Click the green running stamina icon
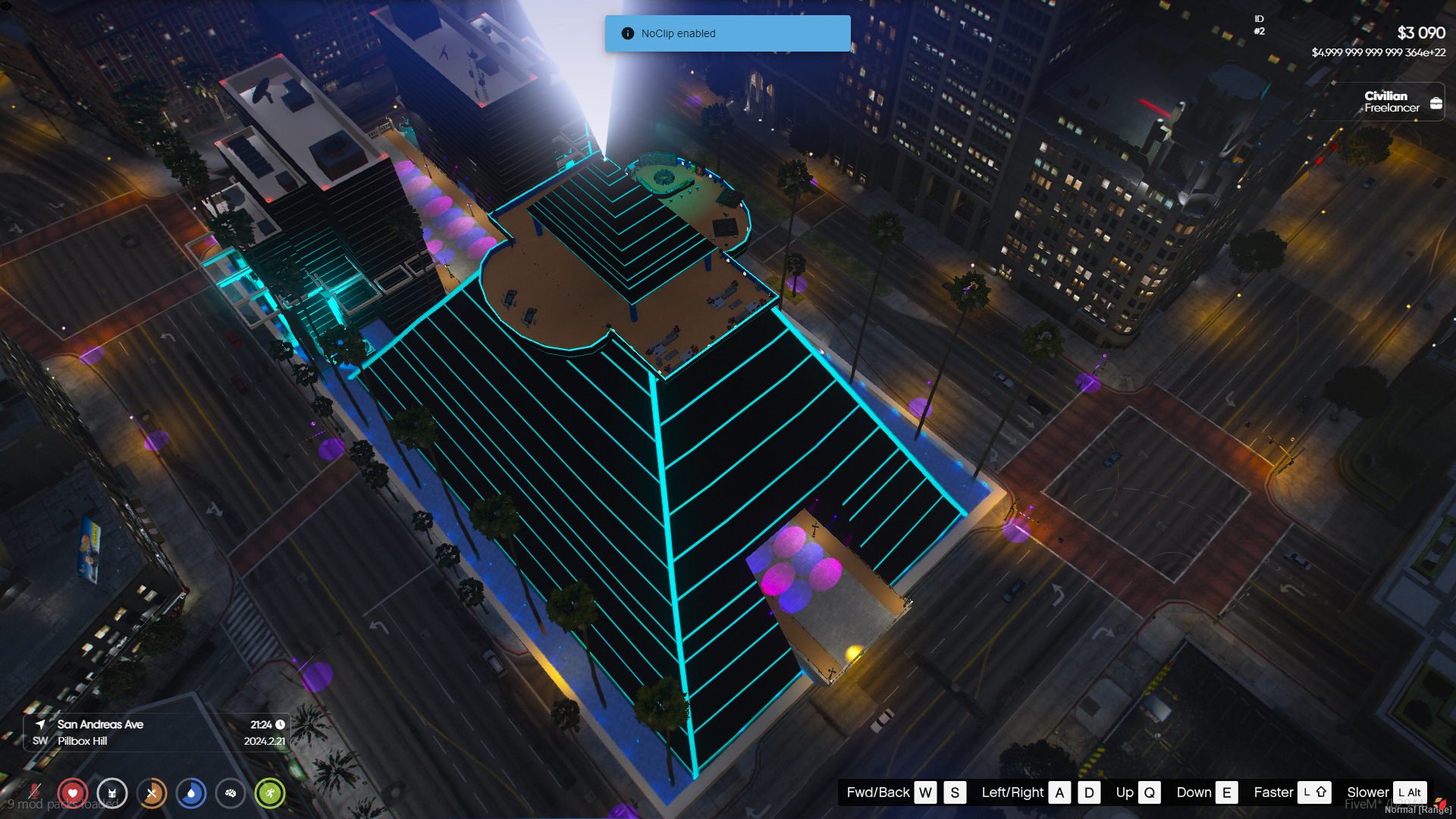1456x819 pixels. (270, 793)
